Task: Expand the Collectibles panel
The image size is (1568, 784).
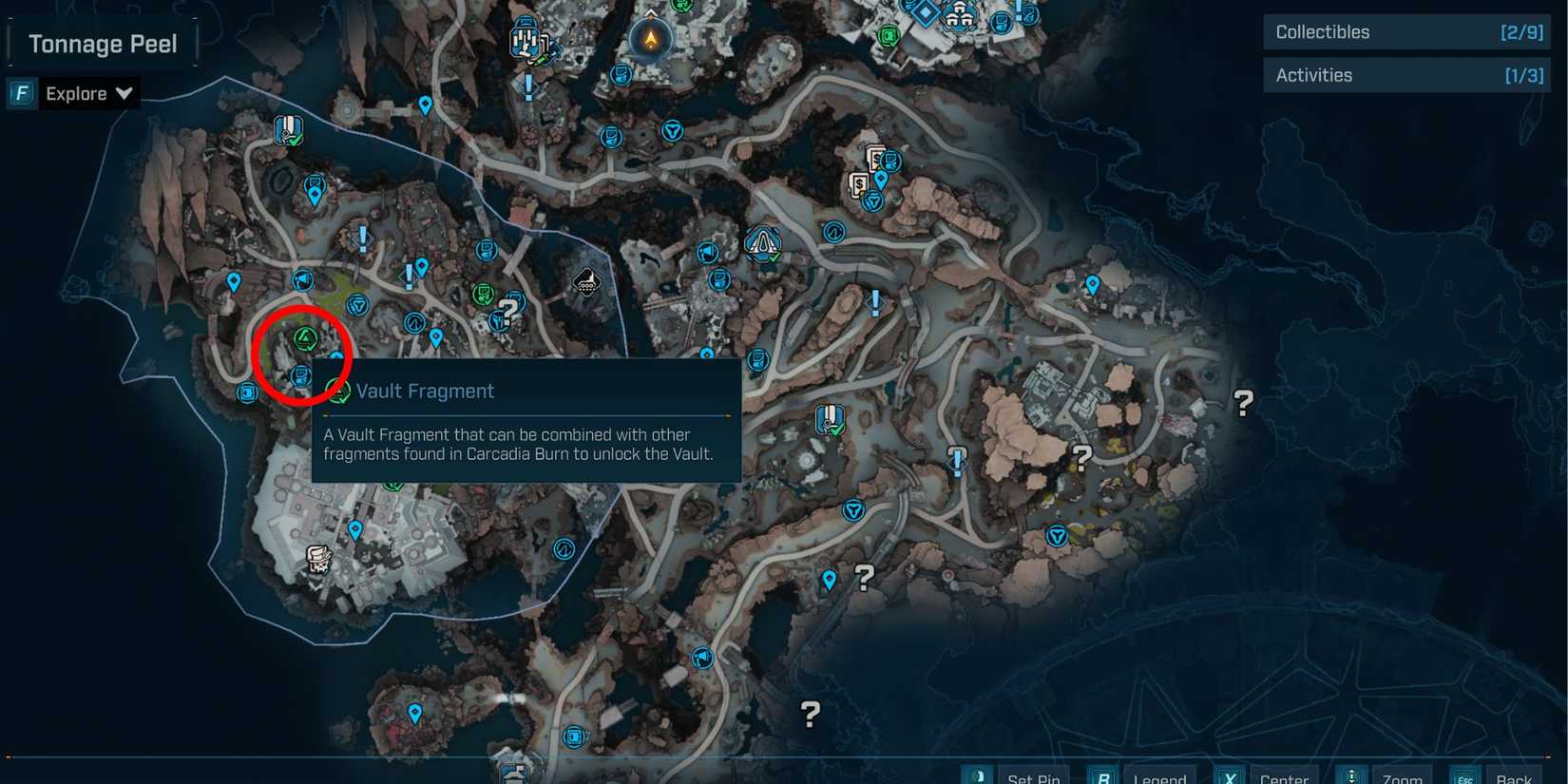Action: [1406, 31]
